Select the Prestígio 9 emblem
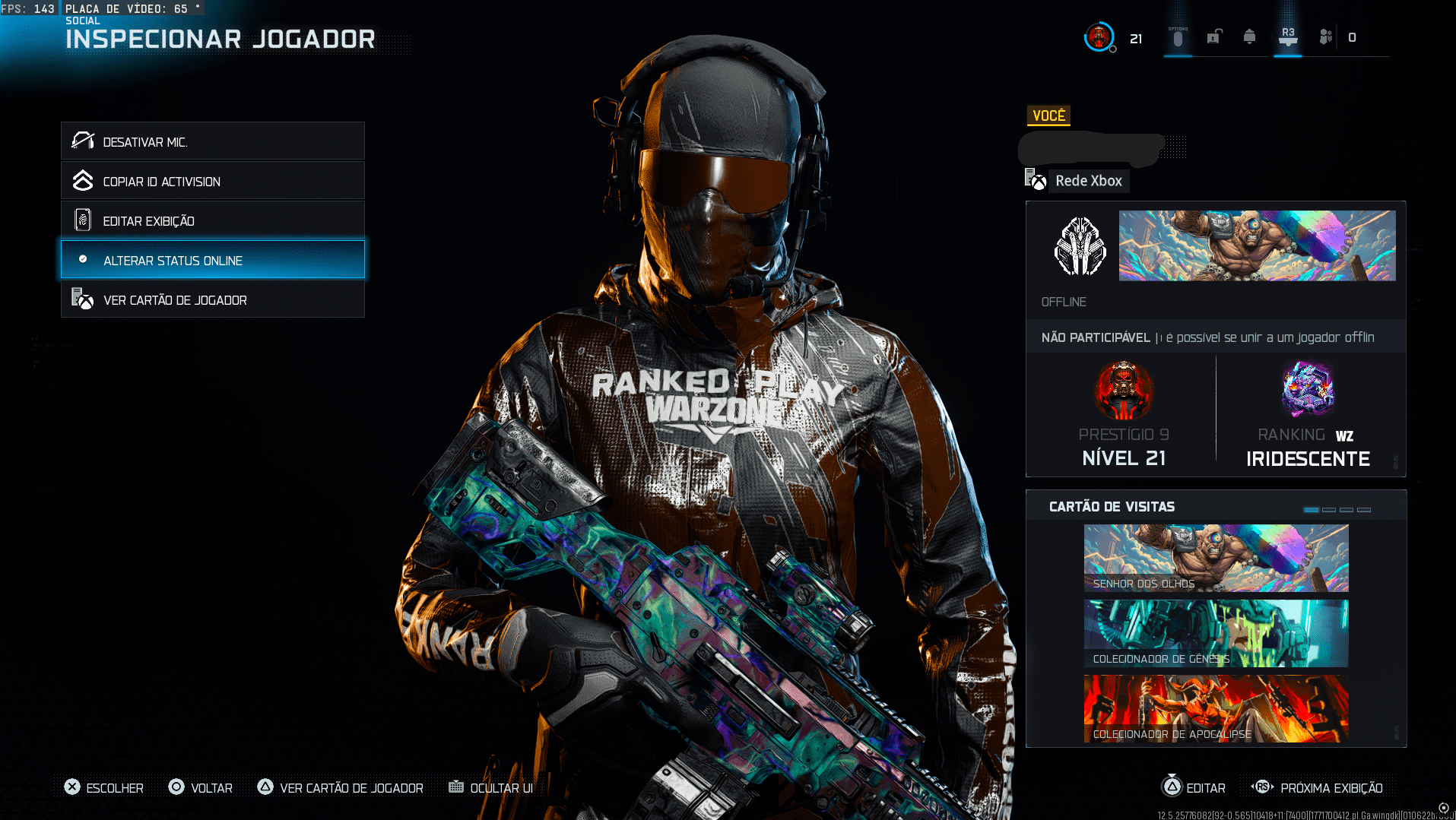Viewport: 1456px width, 820px height. pos(1124,391)
